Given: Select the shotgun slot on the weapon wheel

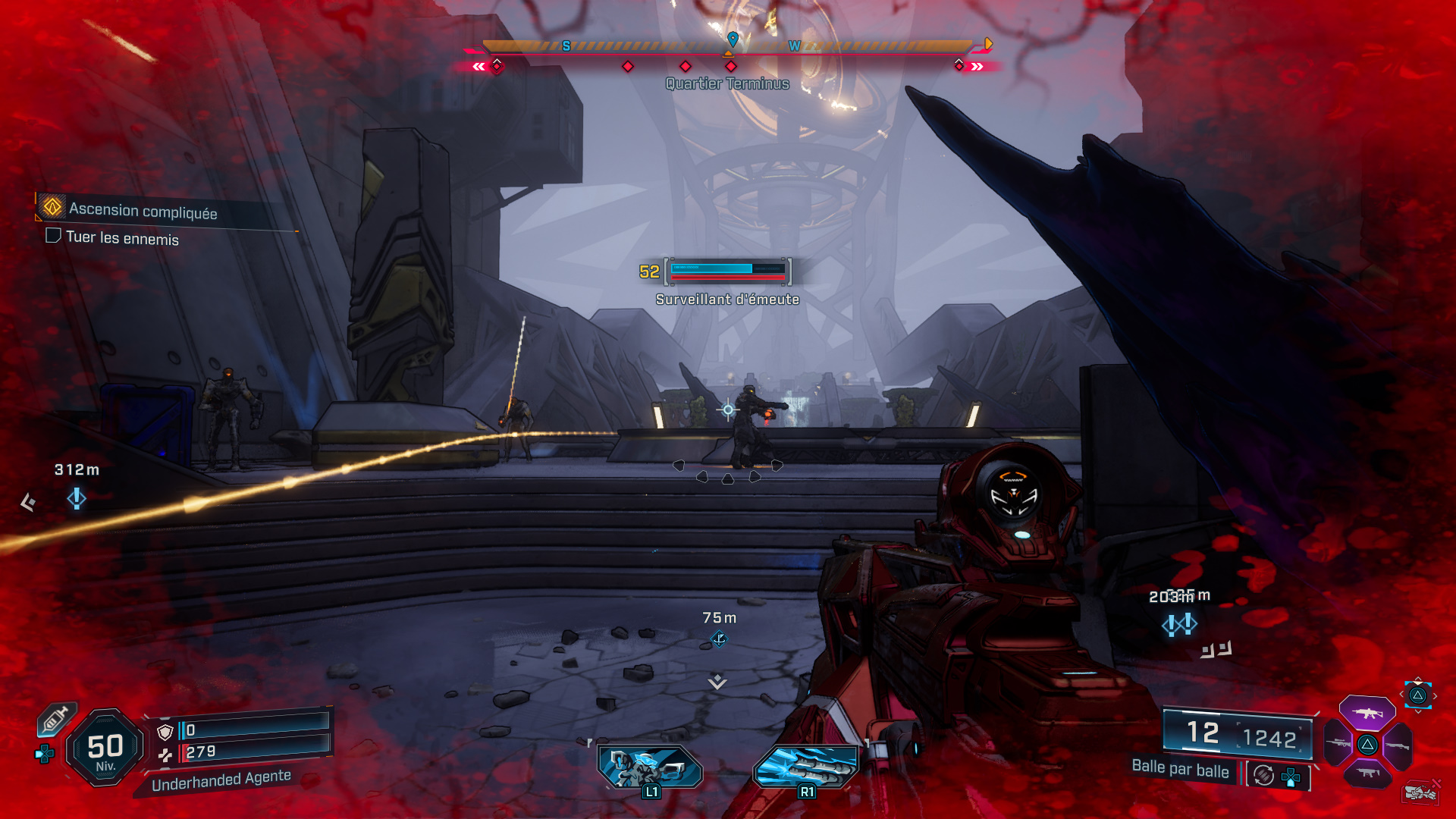Looking at the screenshot, I should [x=1396, y=745].
